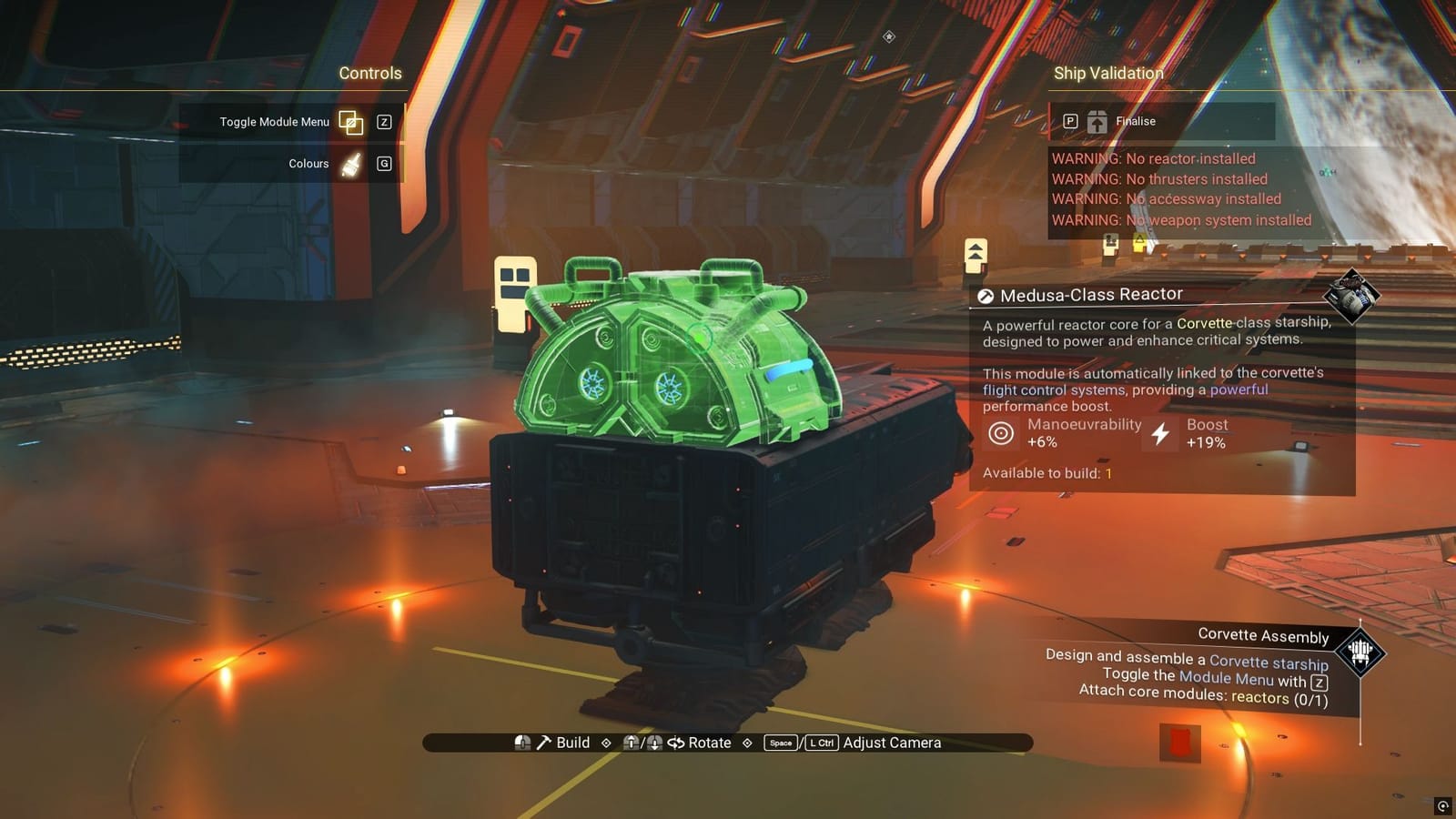Toggle Colours with the G key button
The height and width of the screenshot is (819, 1456).
[383, 164]
